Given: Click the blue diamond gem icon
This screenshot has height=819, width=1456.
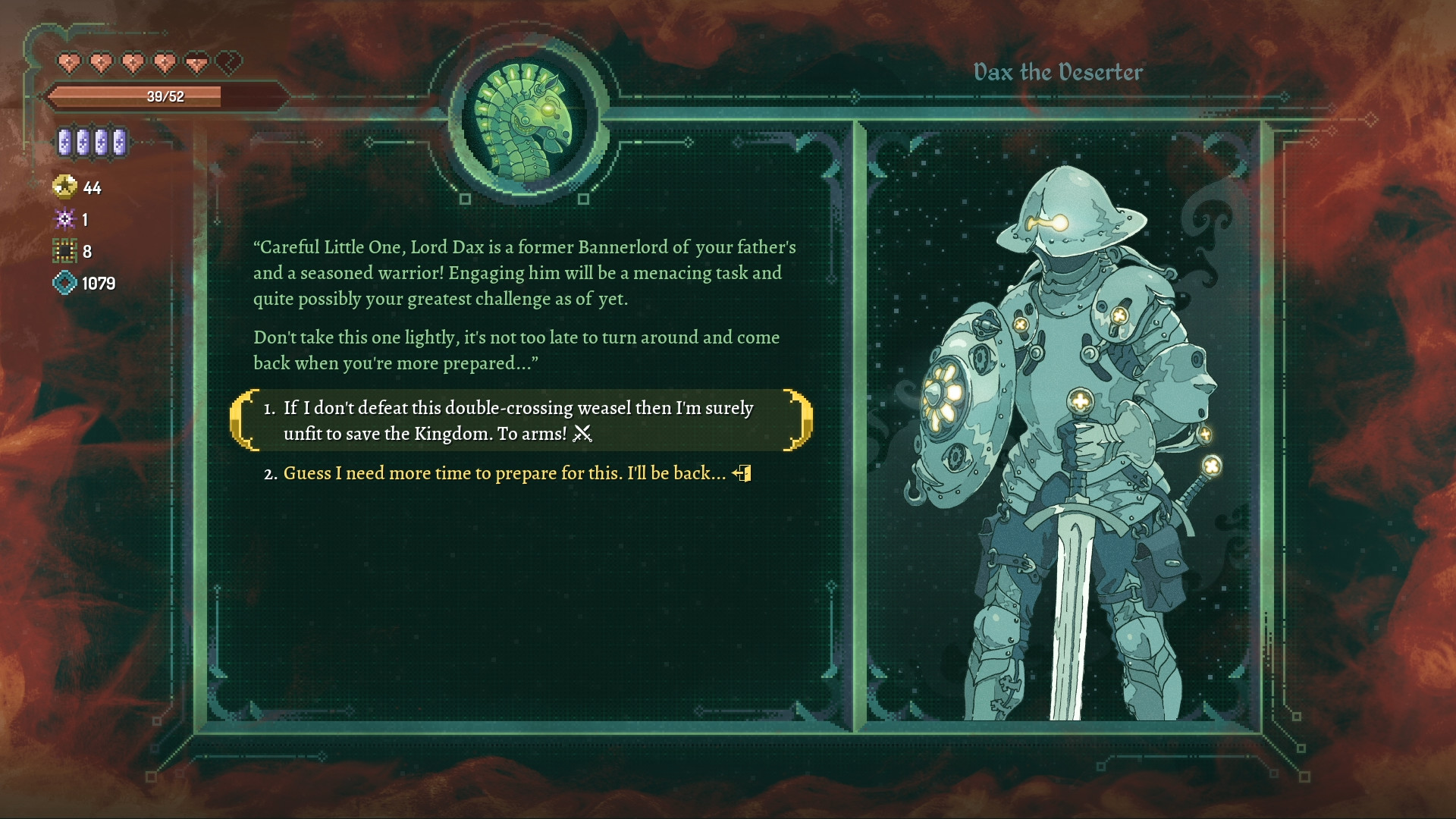Looking at the screenshot, I should click(67, 284).
